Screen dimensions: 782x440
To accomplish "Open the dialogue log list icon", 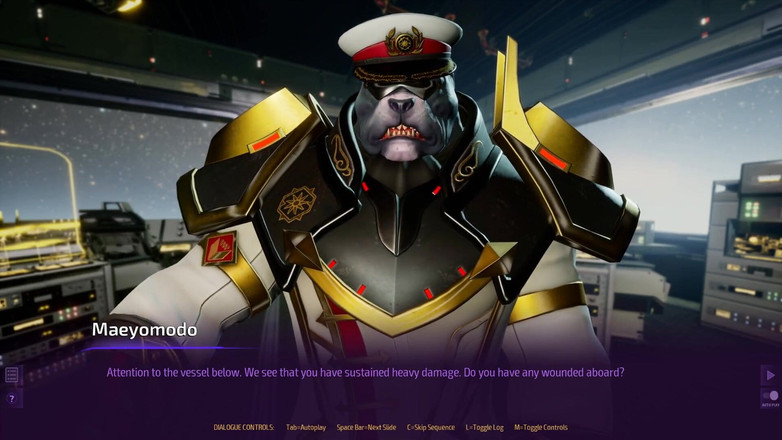I will tap(12, 375).
